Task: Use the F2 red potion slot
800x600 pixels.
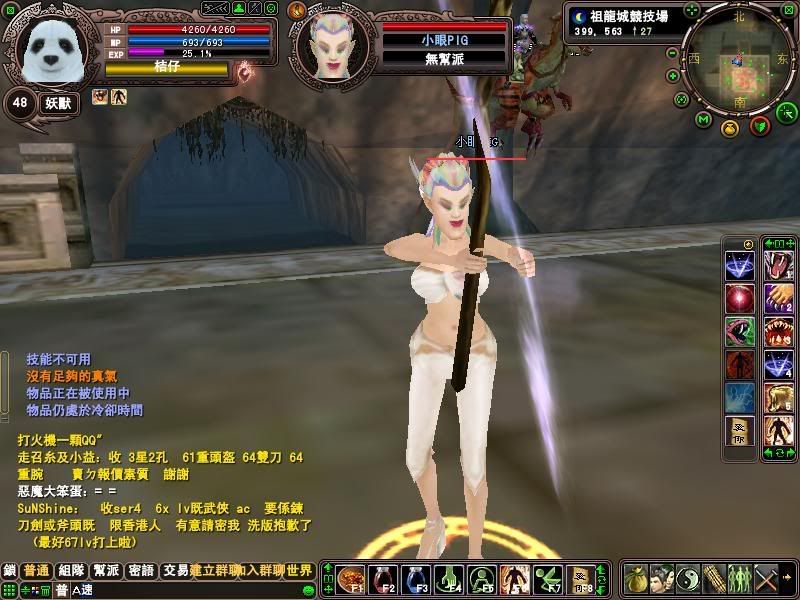Action: tap(386, 579)
